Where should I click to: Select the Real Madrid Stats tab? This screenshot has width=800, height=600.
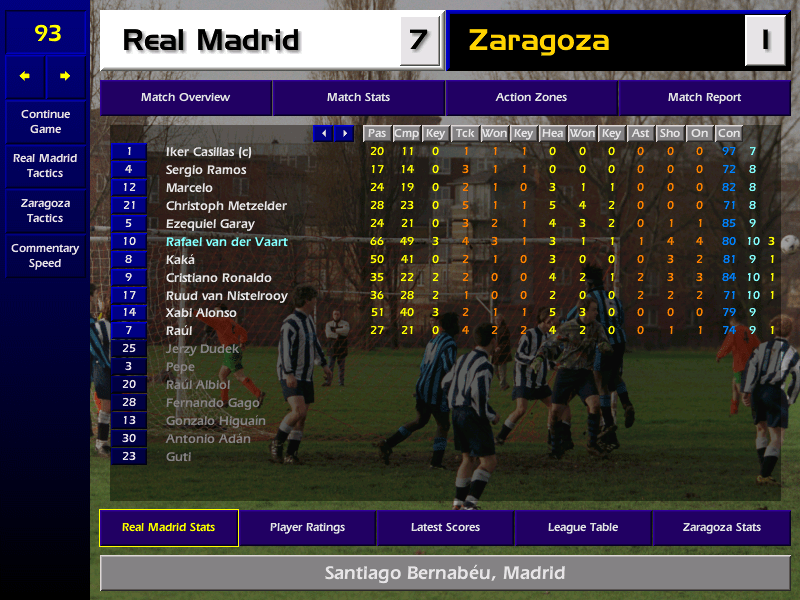click(x=168, y=528)
